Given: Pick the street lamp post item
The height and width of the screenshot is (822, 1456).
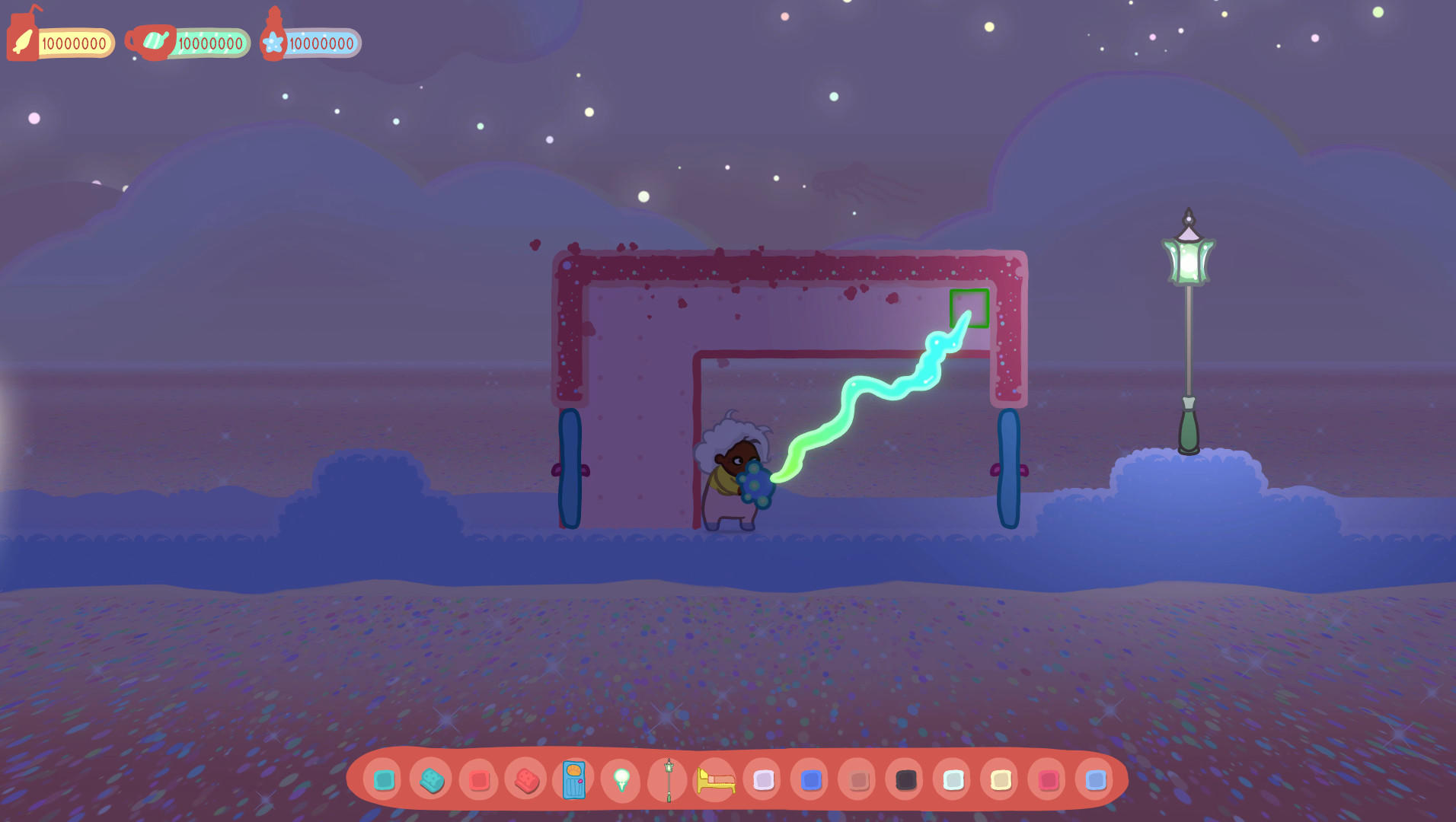Looking at the screenshot, I should 668,780.
